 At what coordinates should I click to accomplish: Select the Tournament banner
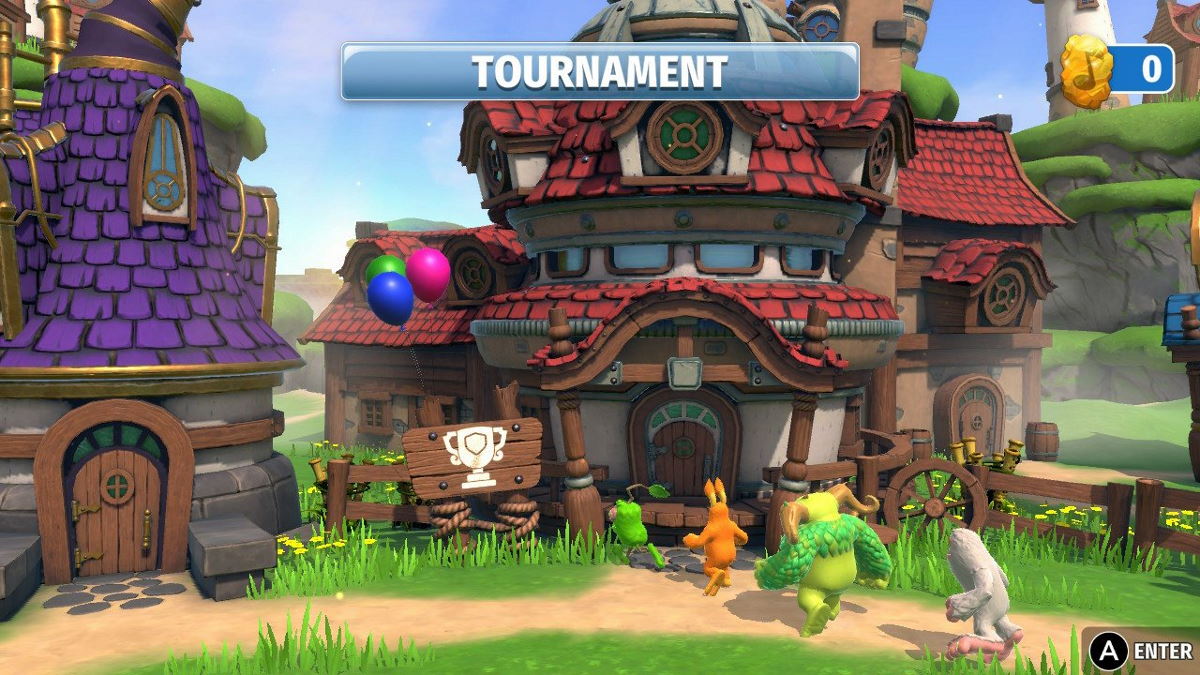599,71
